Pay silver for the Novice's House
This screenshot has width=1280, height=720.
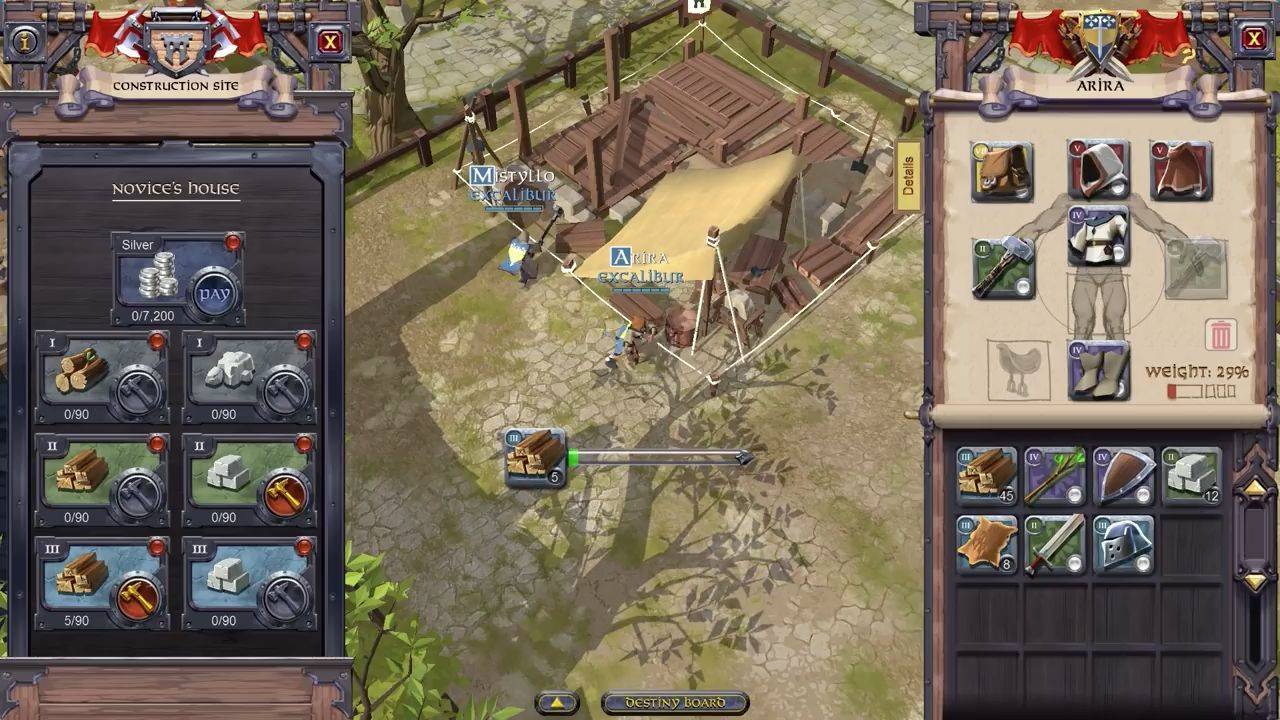[213, 293]
